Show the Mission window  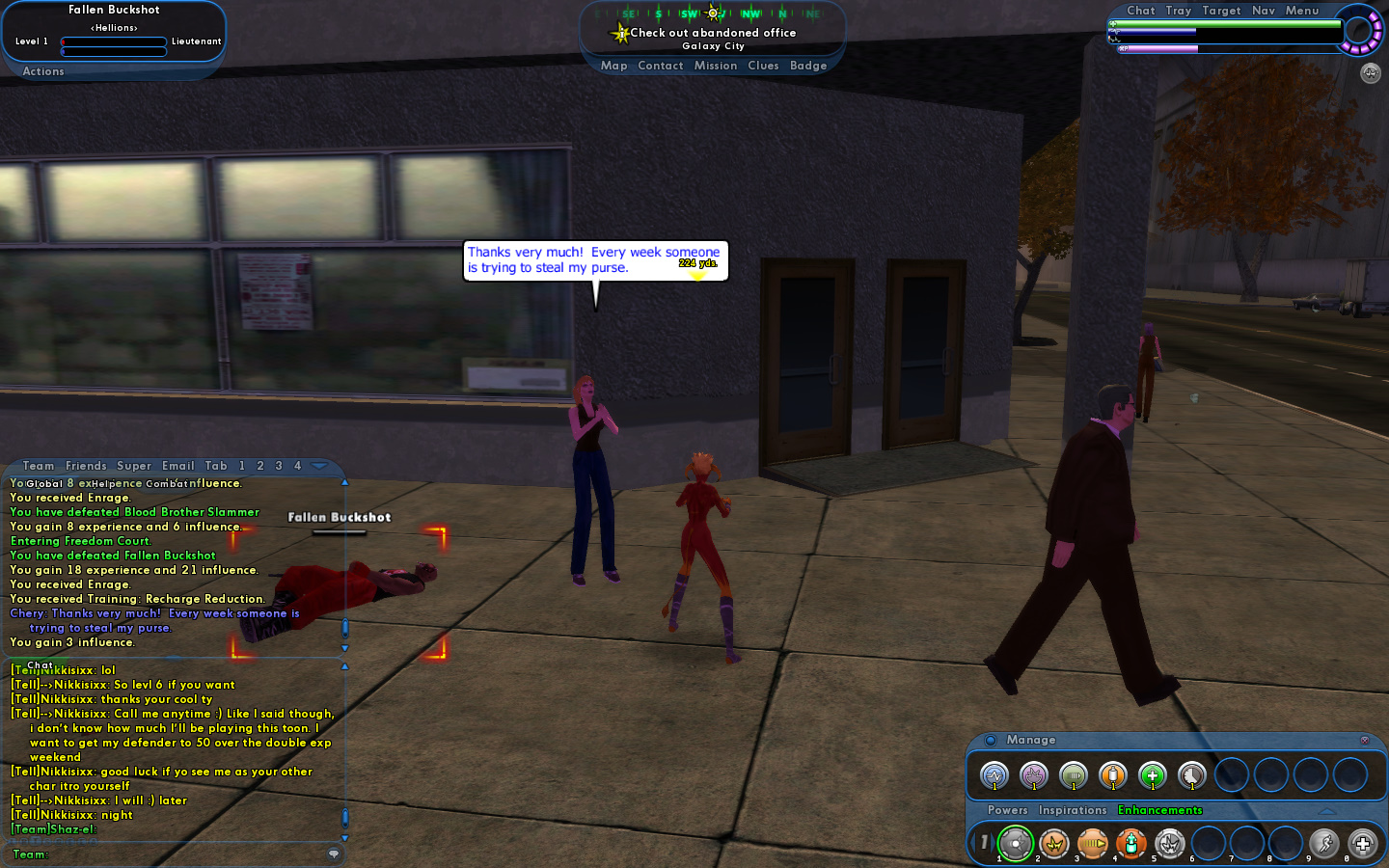click(x=716, y=66)
